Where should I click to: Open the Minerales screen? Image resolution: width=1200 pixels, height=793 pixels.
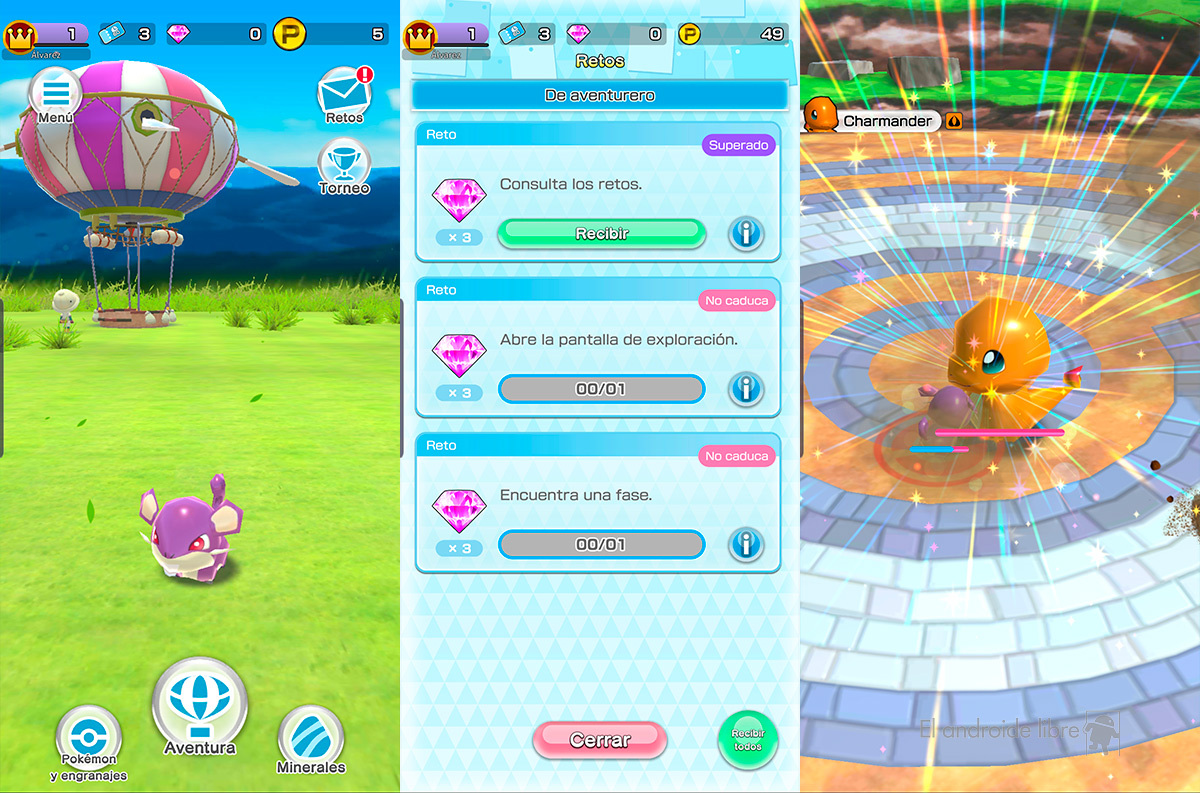click(x=310, y=740)
